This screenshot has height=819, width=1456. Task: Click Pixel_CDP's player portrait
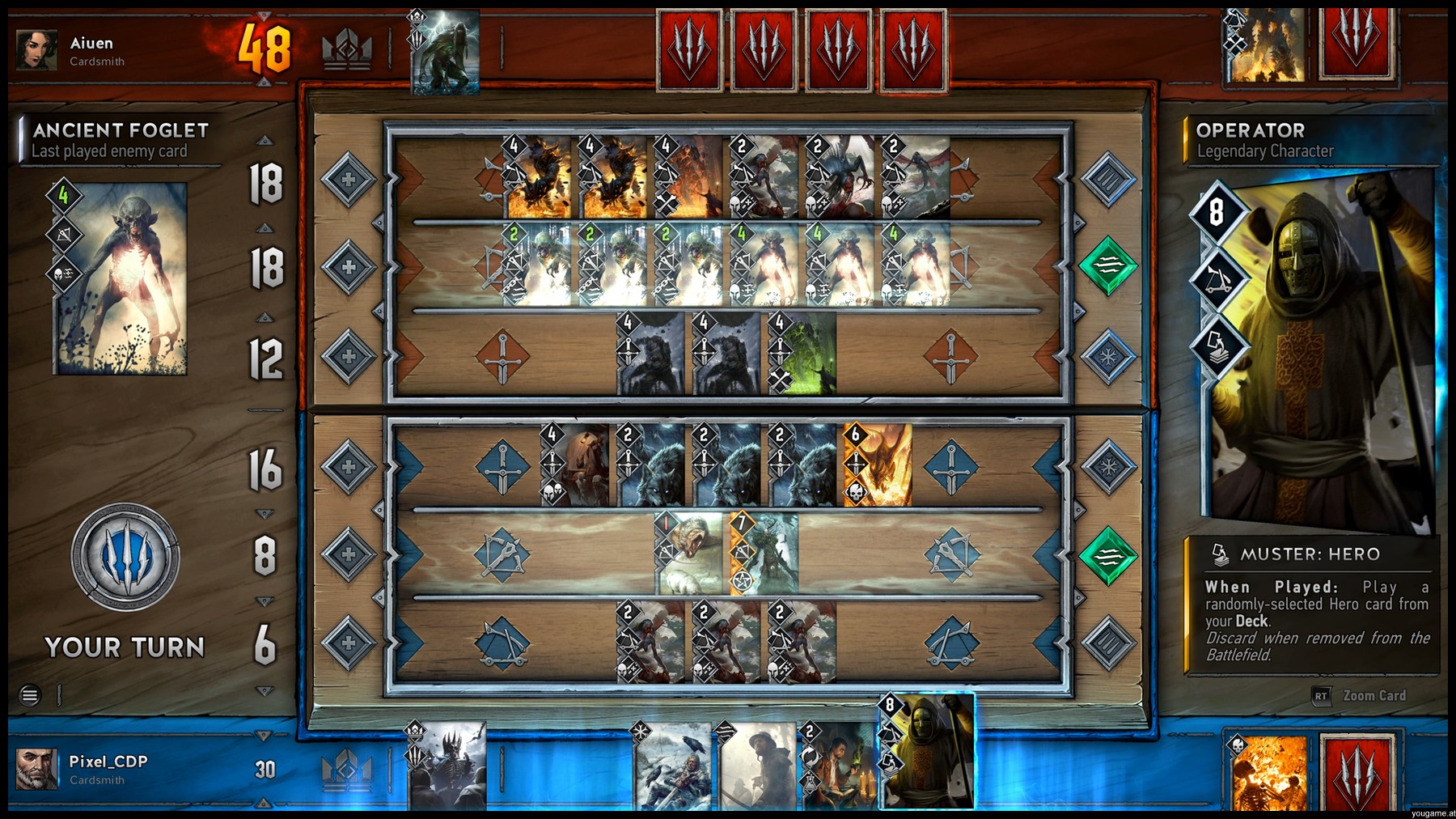[x=36, y=768]
